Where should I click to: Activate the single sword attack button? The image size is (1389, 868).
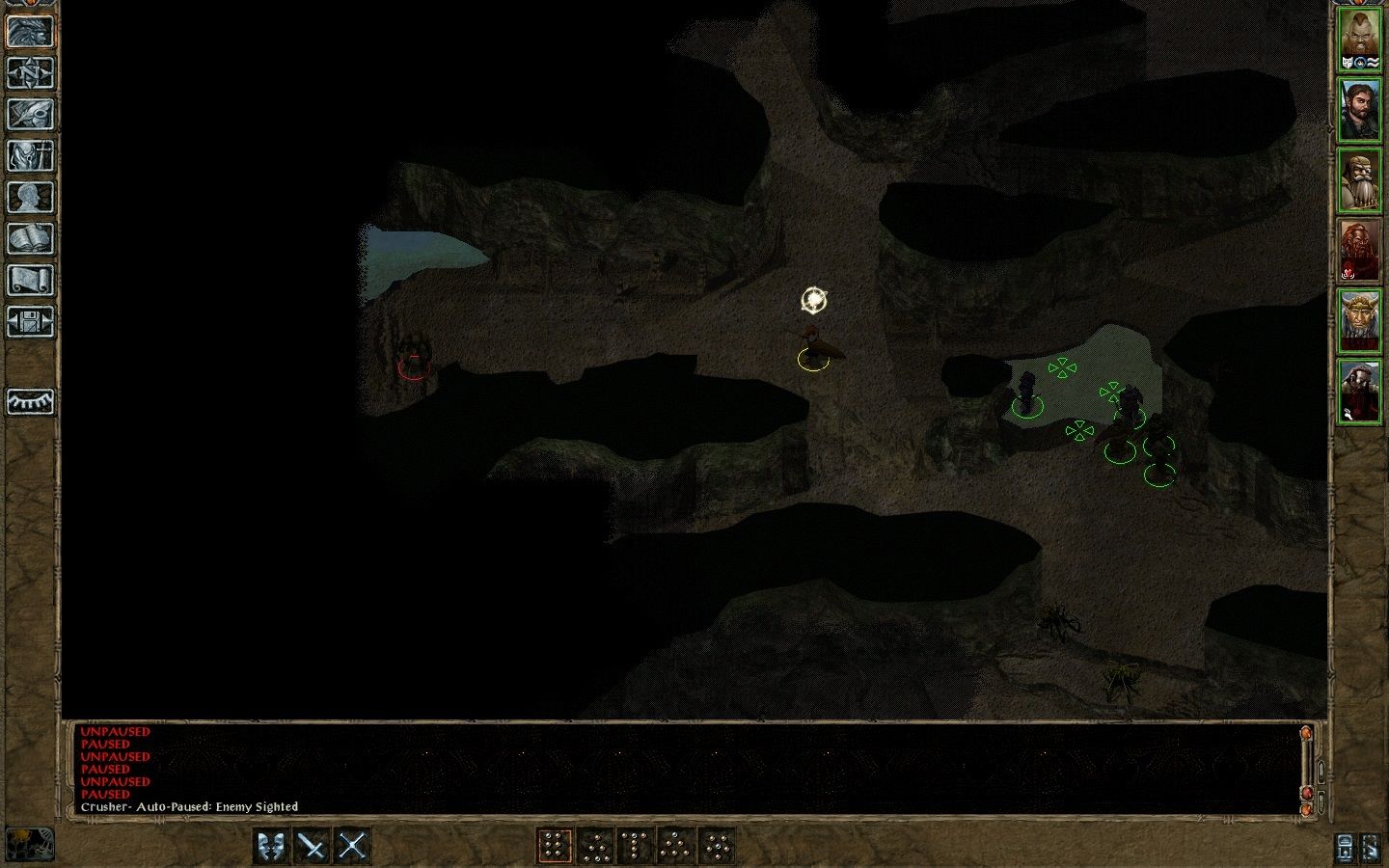click(313, 846)
